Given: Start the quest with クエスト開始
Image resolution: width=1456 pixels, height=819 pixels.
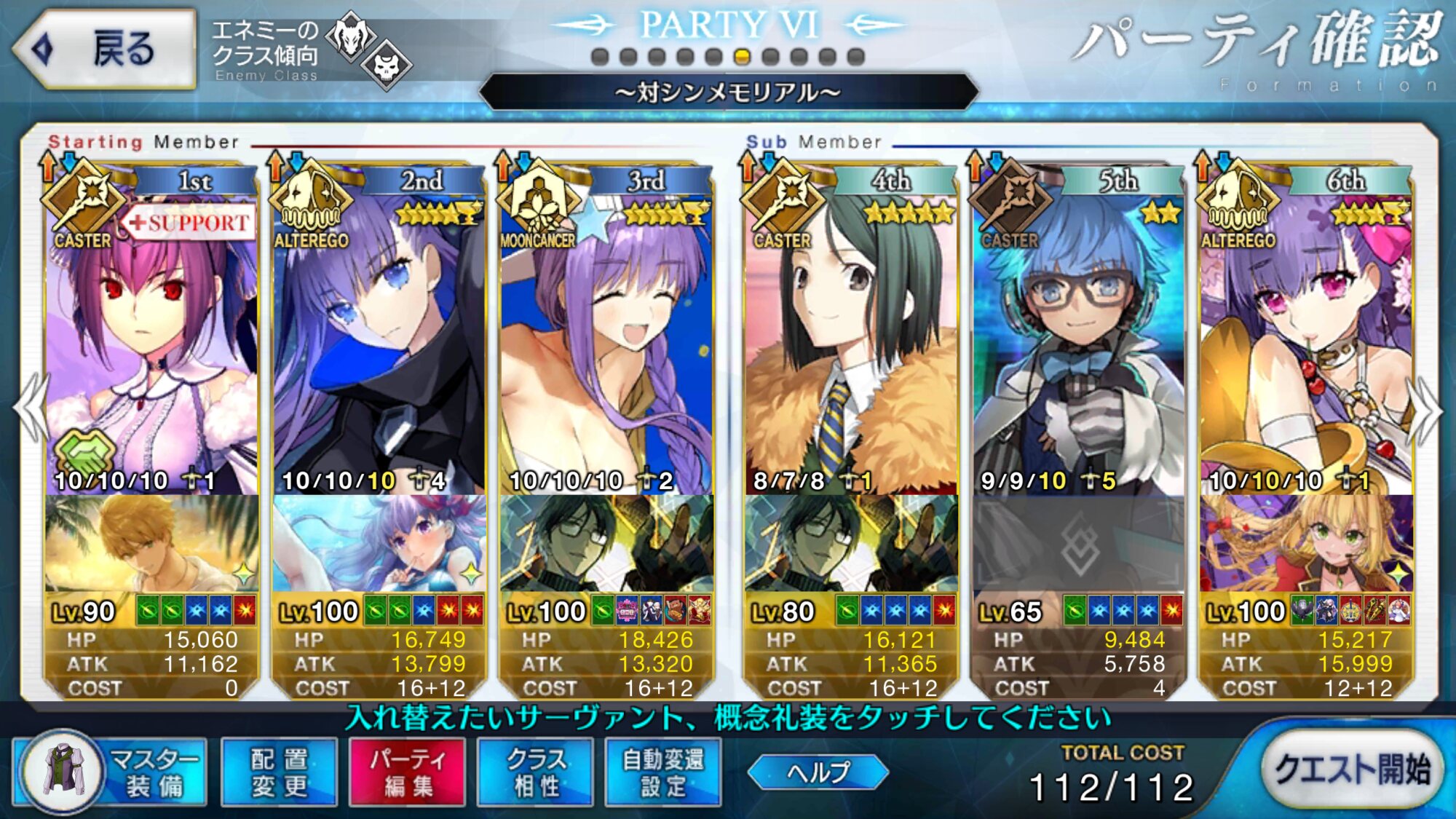Looking at the screenshot, I should 1351,769.
